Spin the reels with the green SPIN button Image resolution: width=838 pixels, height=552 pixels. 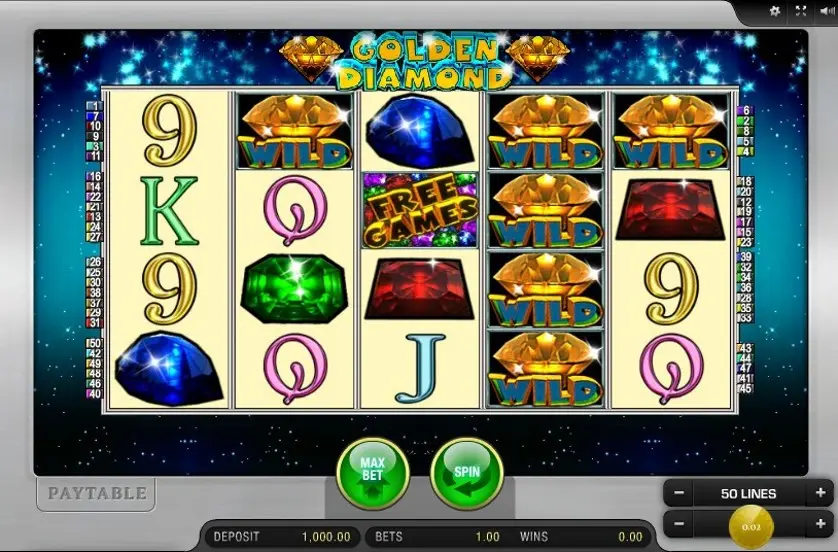tap(466, 474)
